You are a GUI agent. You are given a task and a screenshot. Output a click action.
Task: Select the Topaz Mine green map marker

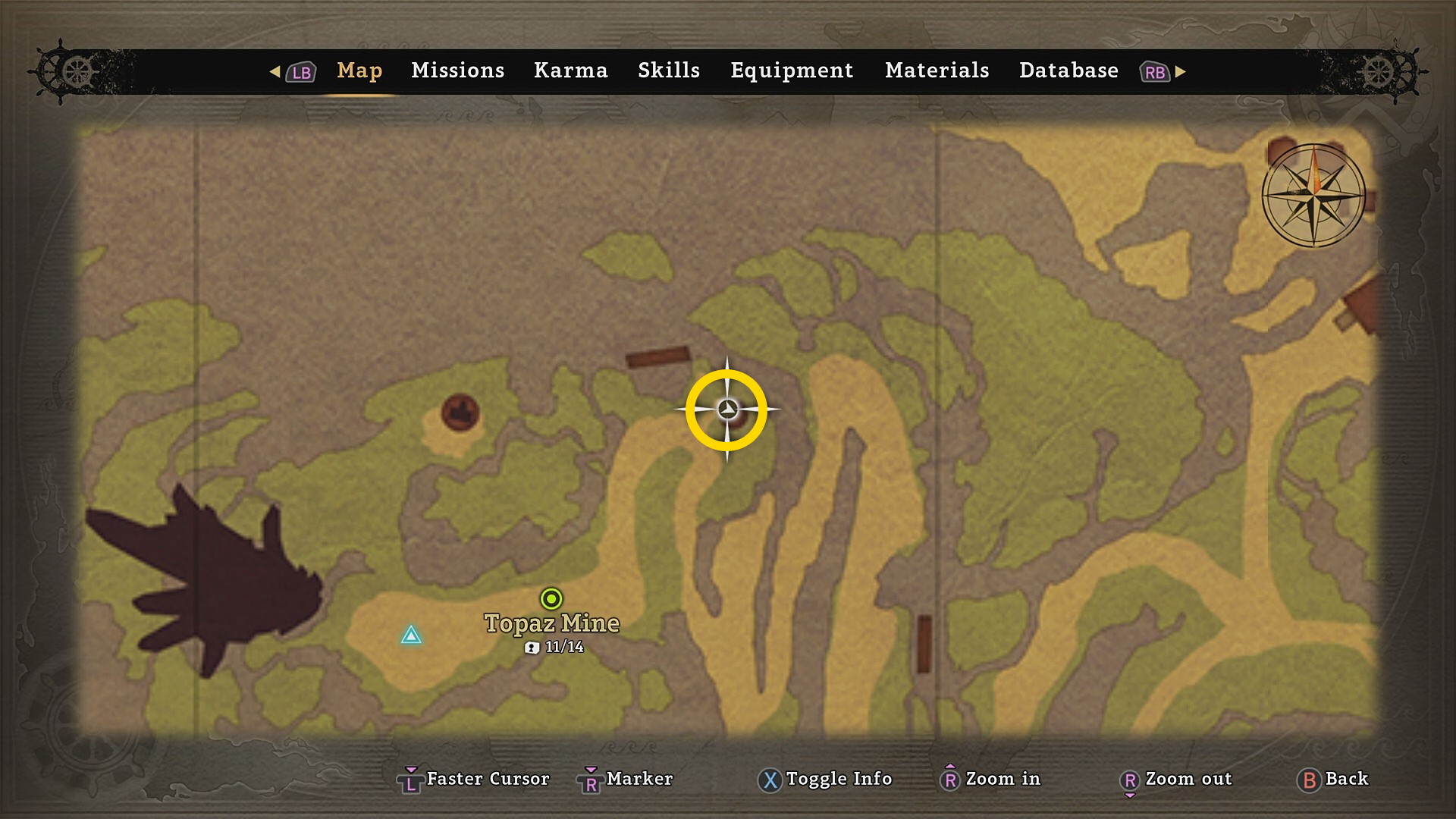(551, 599)
